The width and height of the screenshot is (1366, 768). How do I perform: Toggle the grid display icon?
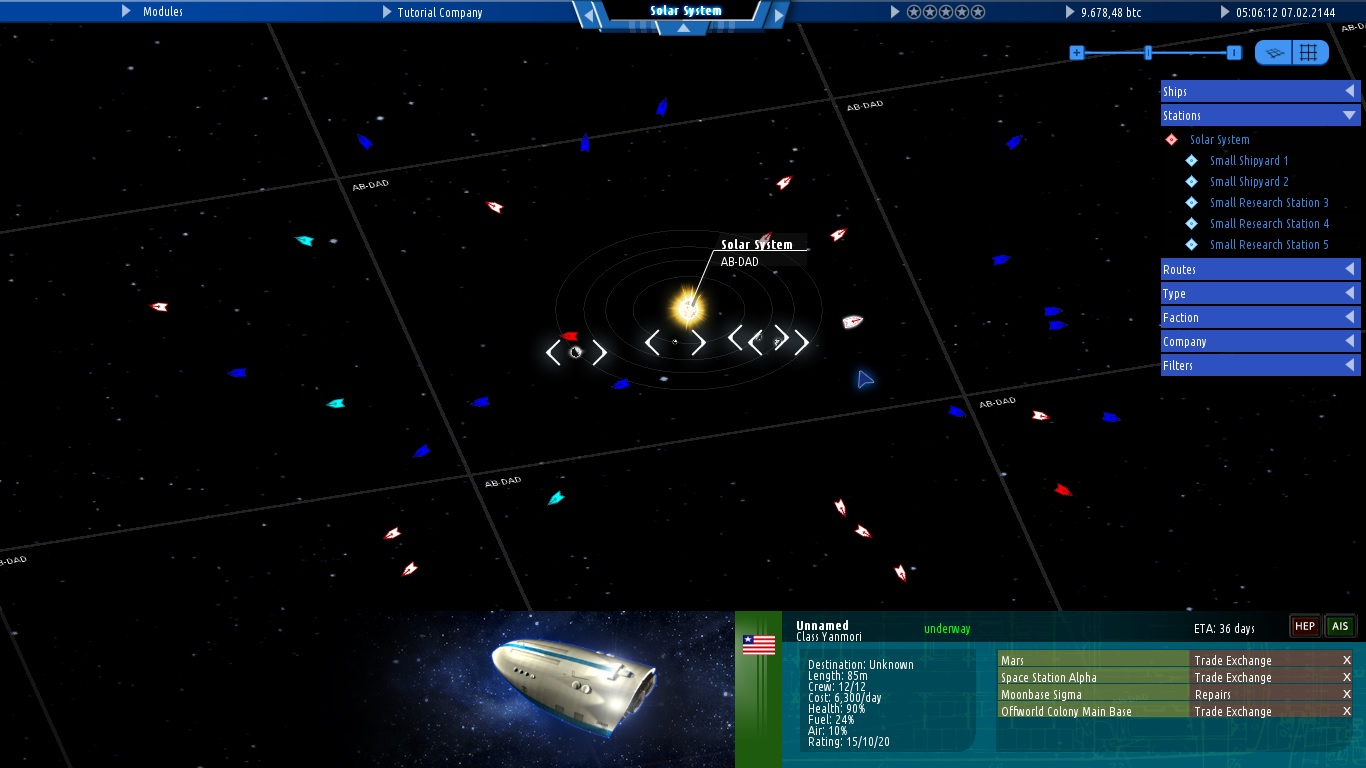pyautogui.click(x=1310, y=51)
